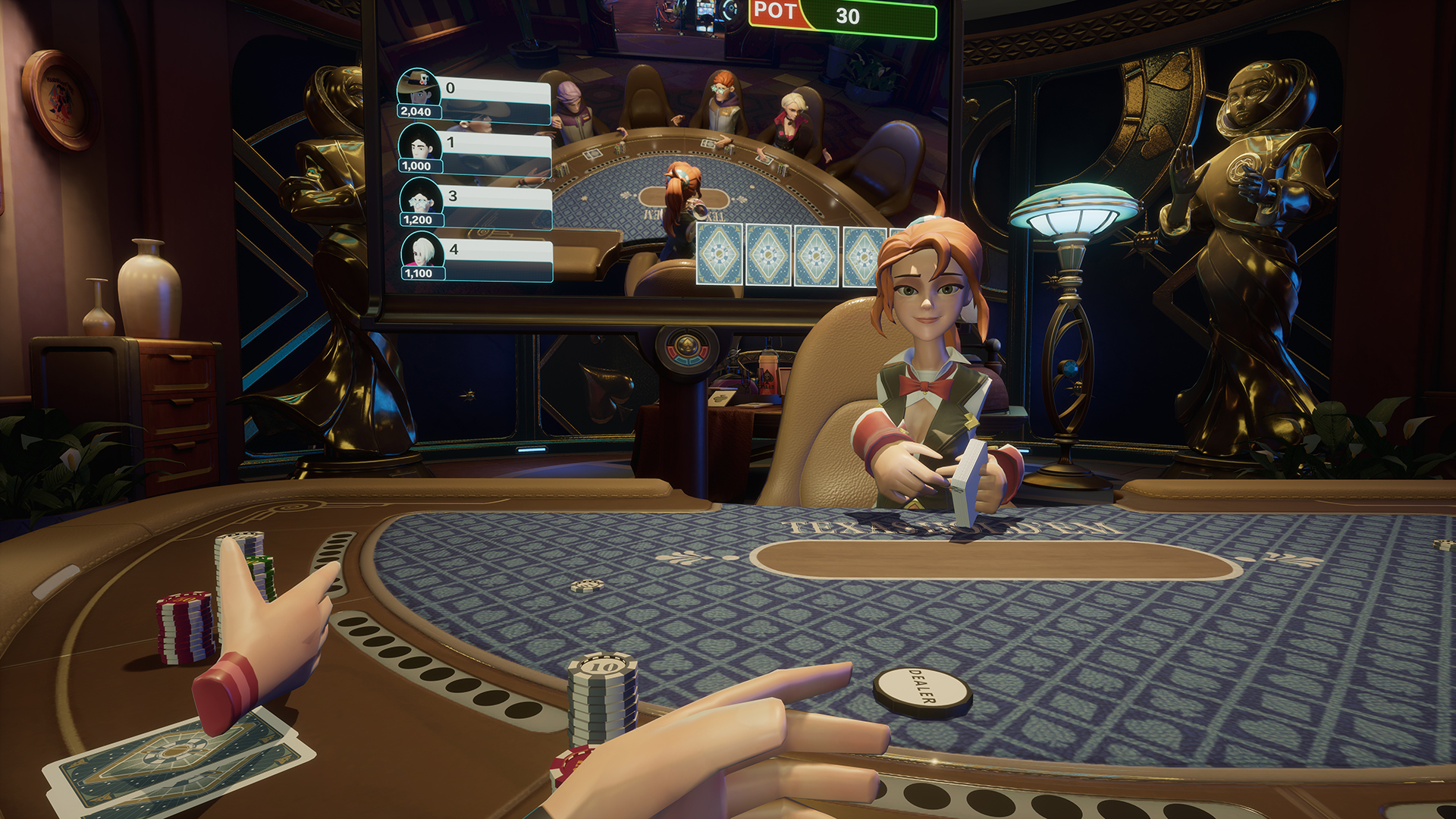The width and height of the screenshot is (1456, 819).
Task: Select the player row with 1,000 chips
Action: tap(475, 152)
